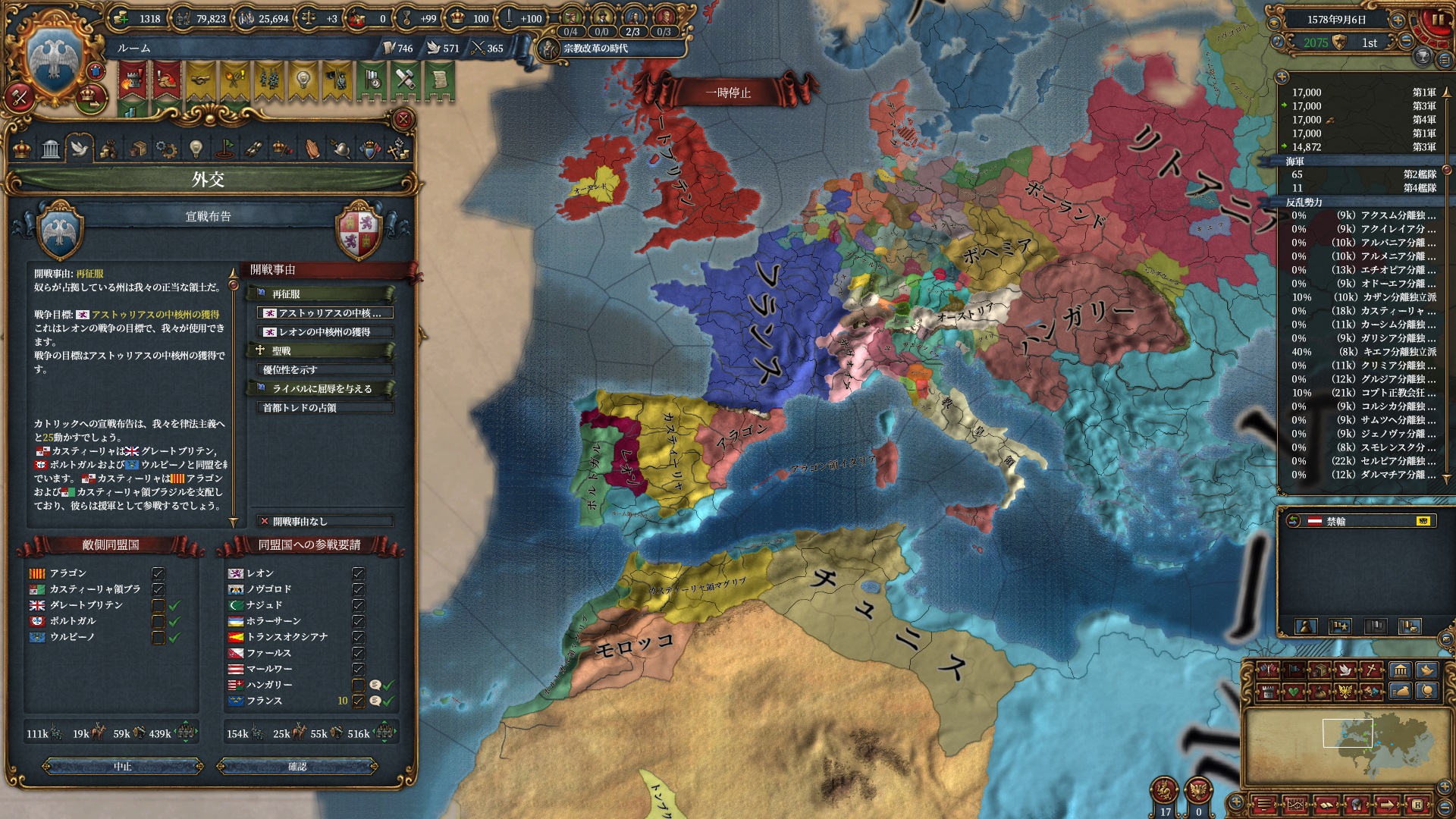Choose レオンの中核州の獲得 casus belli
The width and height of the screenshot is (1456, 819).
326,332
